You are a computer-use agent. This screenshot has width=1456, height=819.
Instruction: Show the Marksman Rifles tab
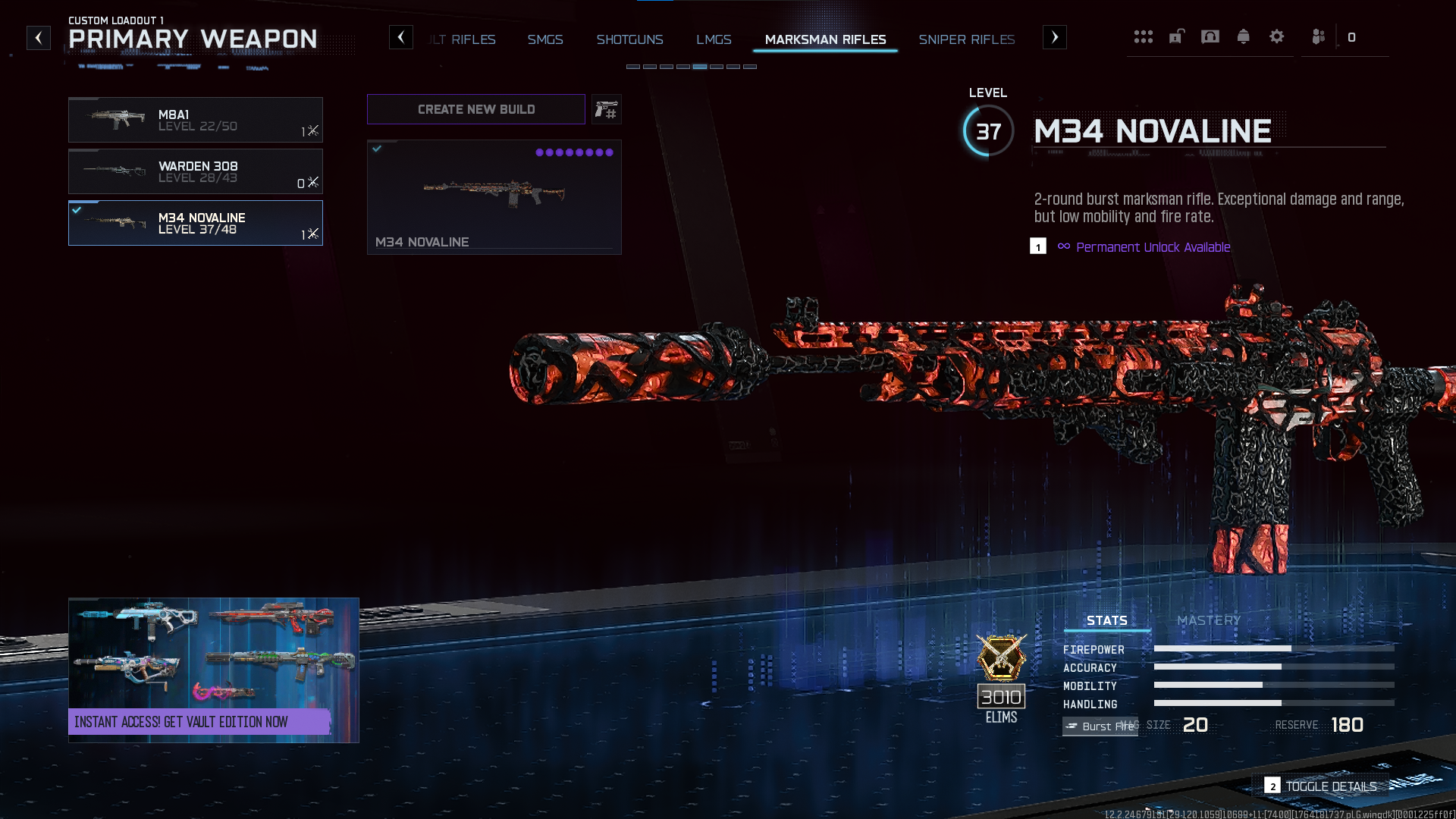pos(825,39)
